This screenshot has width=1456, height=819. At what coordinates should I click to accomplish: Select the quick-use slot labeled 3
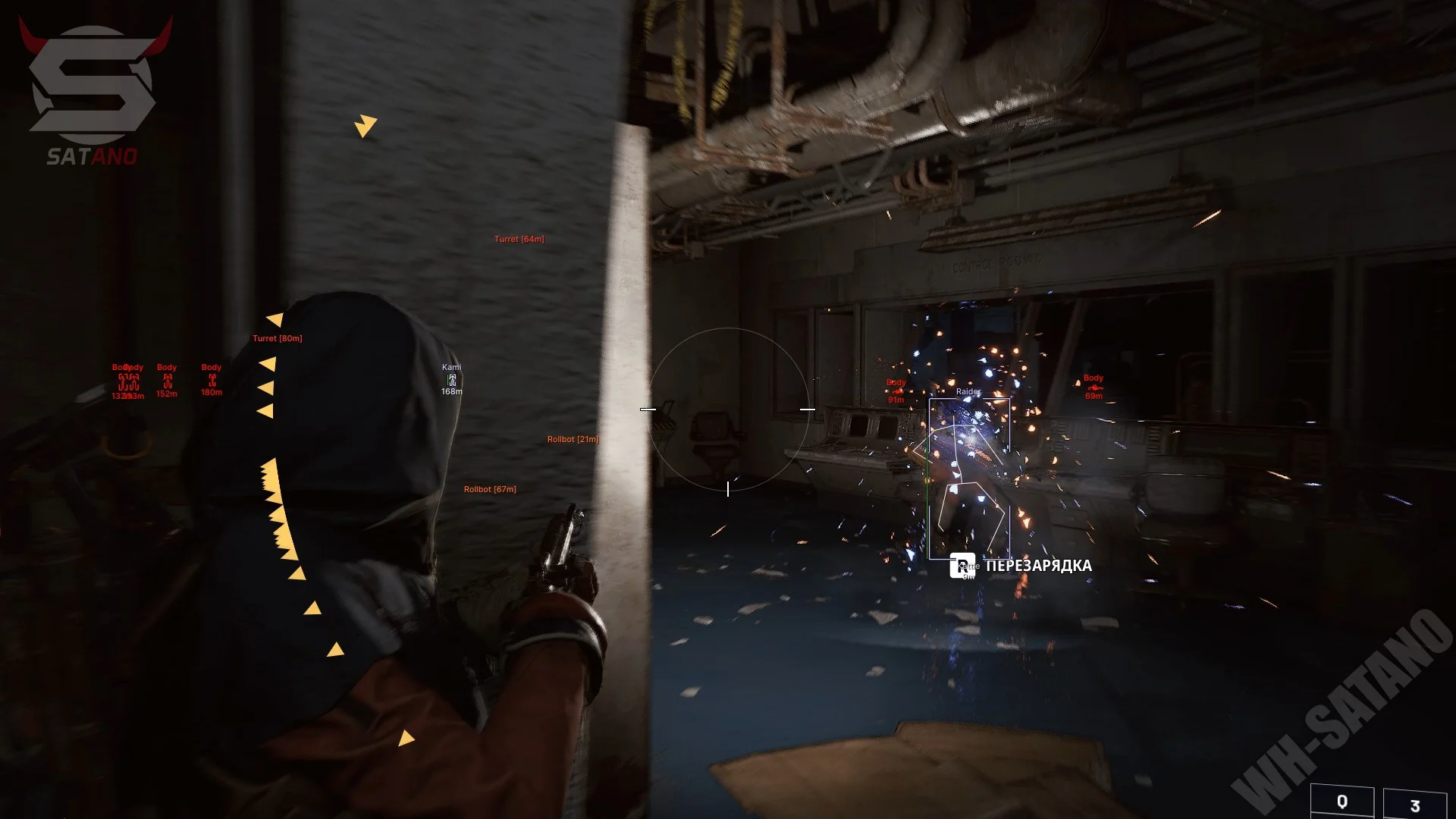[x=1414, y=805]
